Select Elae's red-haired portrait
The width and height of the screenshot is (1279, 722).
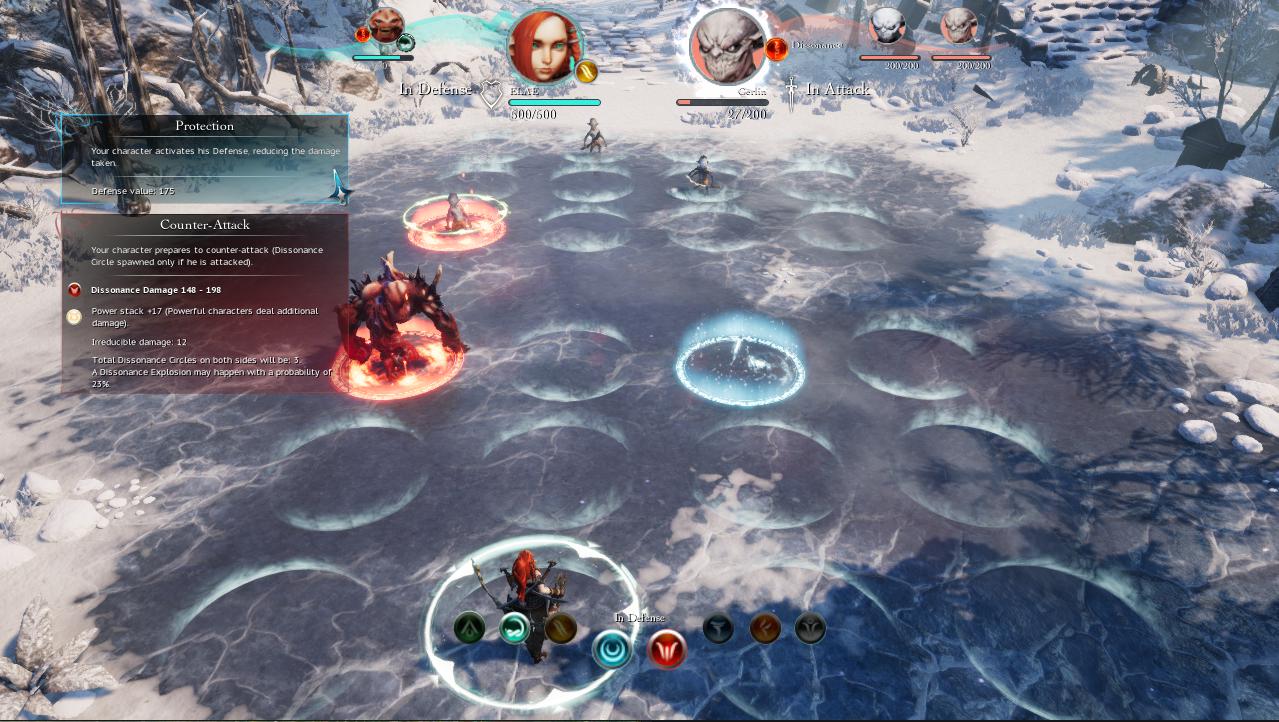544,45
